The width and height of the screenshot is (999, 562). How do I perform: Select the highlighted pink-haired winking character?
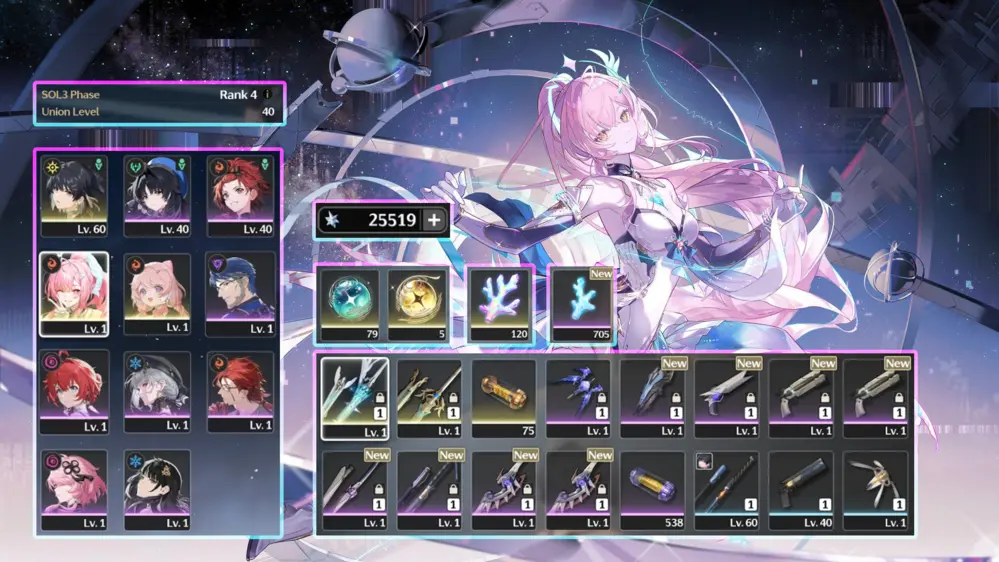[73, 293]
